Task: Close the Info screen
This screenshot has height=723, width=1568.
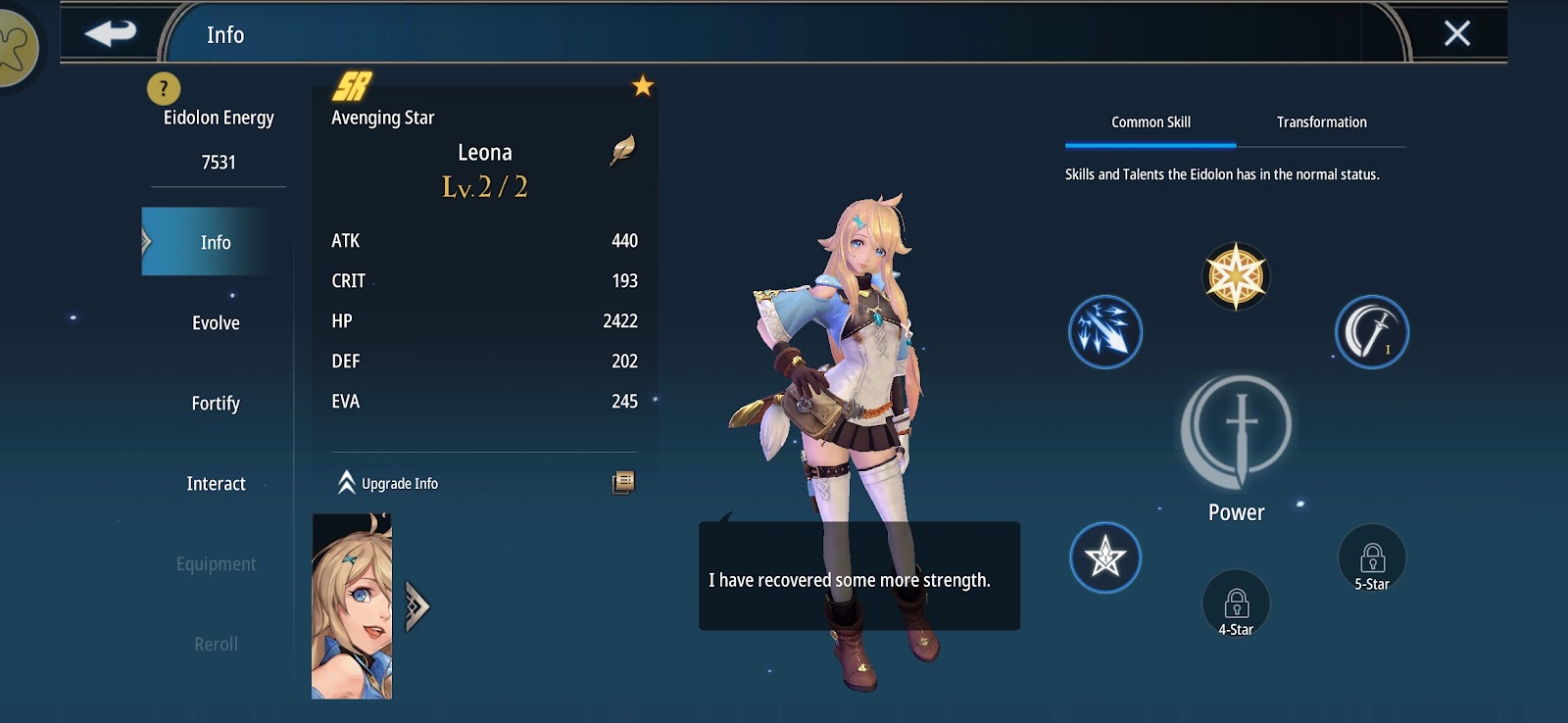Action: click(1456, 33)
